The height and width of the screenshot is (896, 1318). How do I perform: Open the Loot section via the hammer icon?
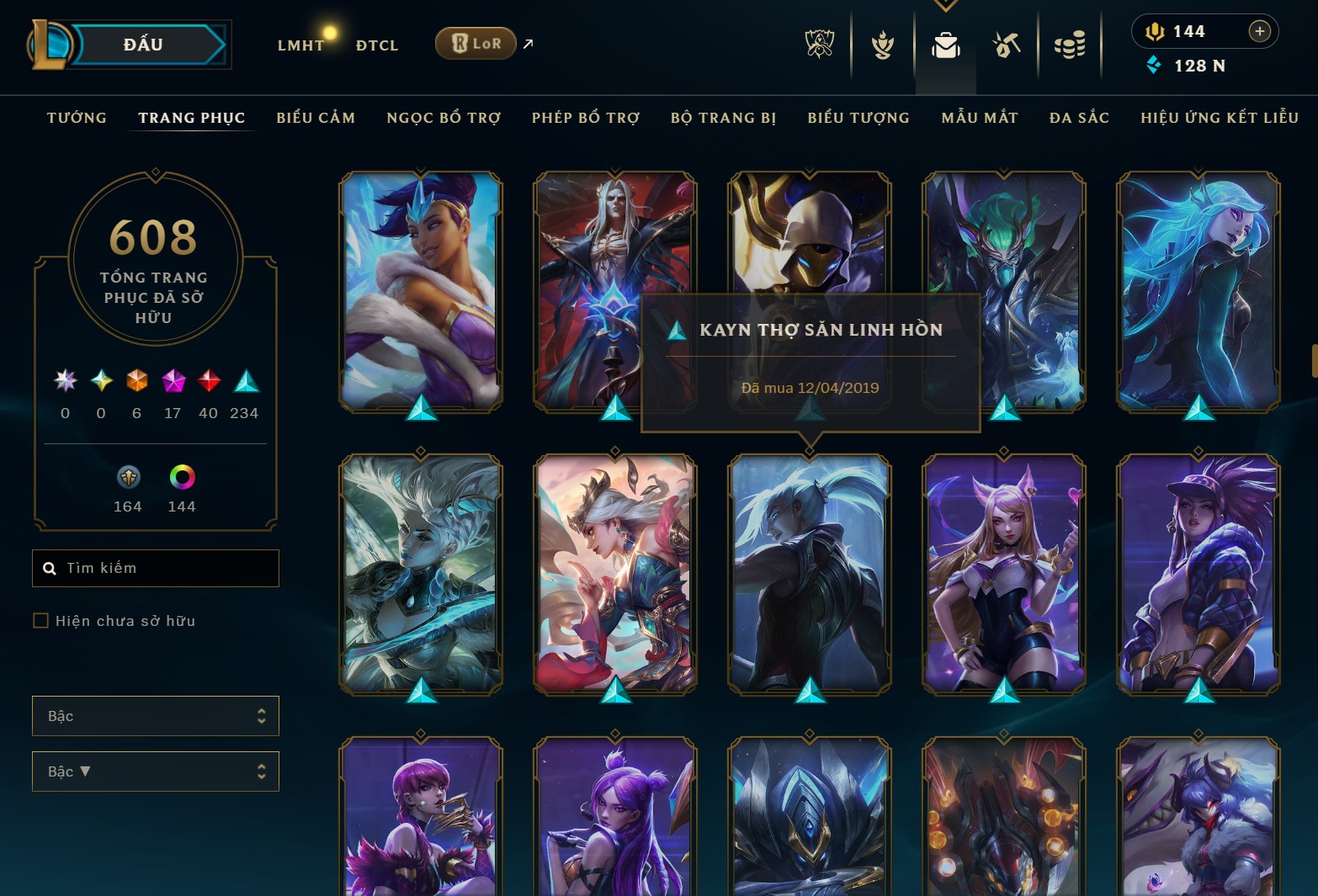[1008, 46]
